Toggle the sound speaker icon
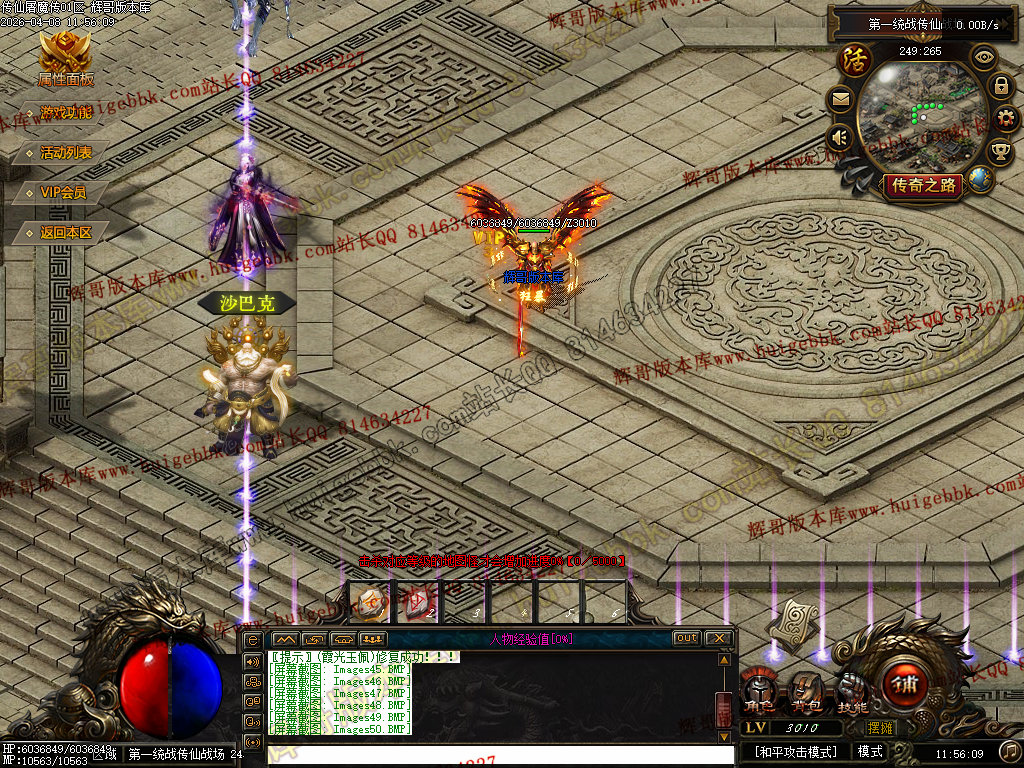 pyautogui.click(x=839, y=138)
